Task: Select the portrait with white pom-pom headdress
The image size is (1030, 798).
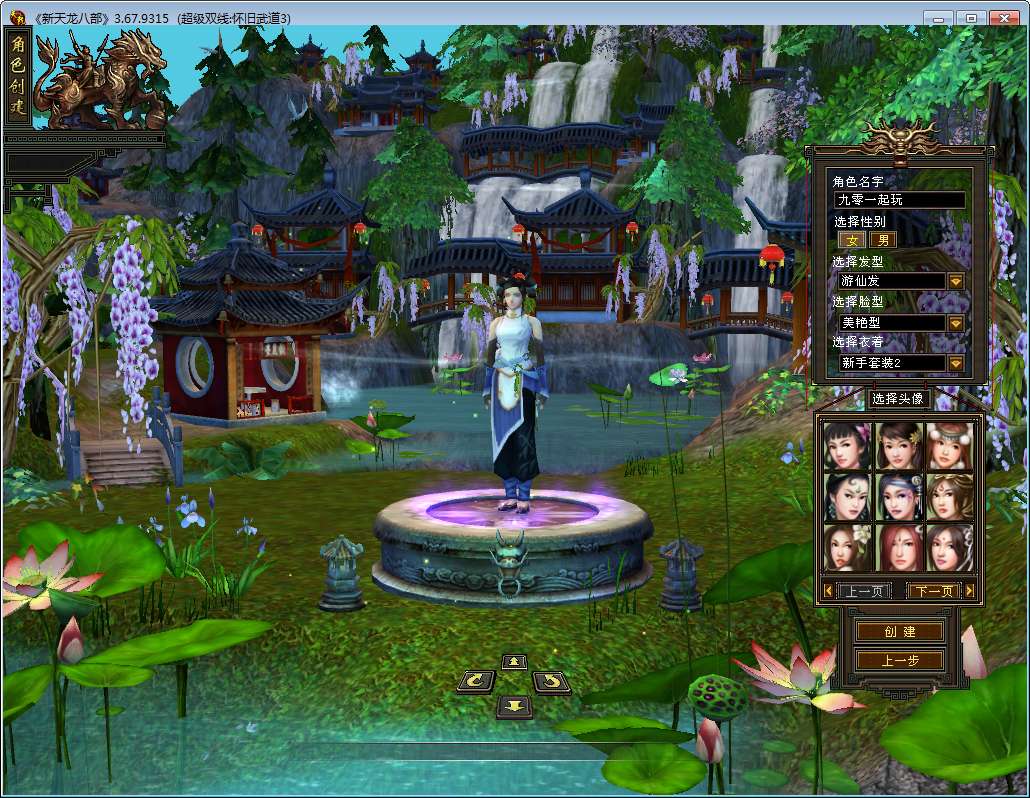Action: 949,445
